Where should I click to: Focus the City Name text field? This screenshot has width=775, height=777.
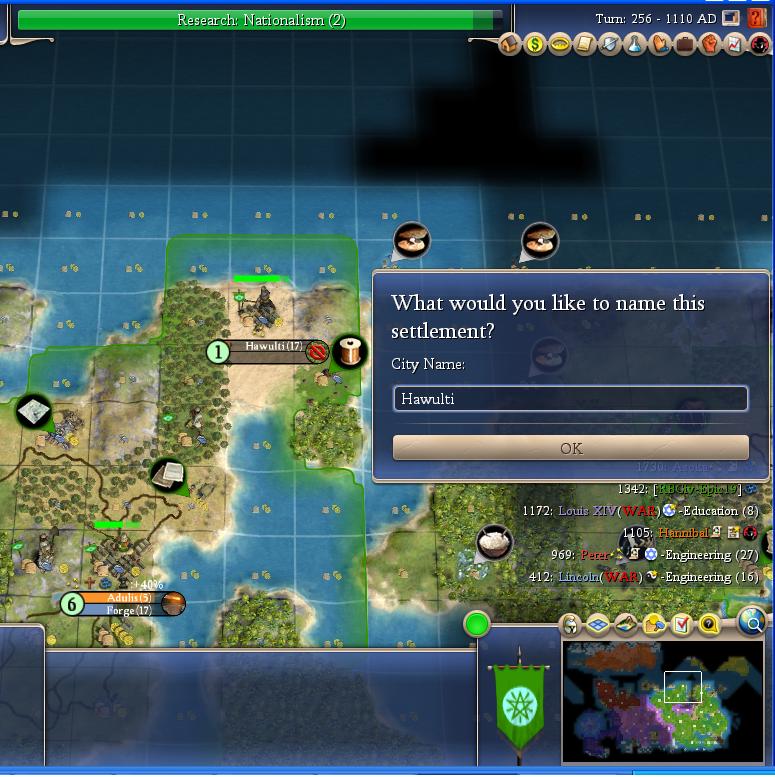(x=570, y=399)
